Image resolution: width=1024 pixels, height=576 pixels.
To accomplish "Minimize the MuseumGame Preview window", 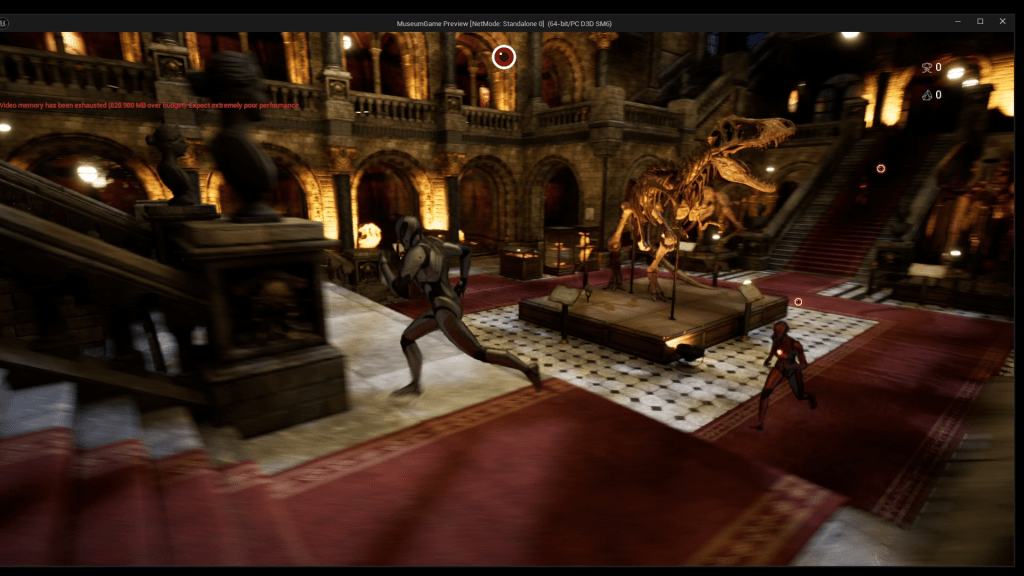I will click(x=957, y=21).
